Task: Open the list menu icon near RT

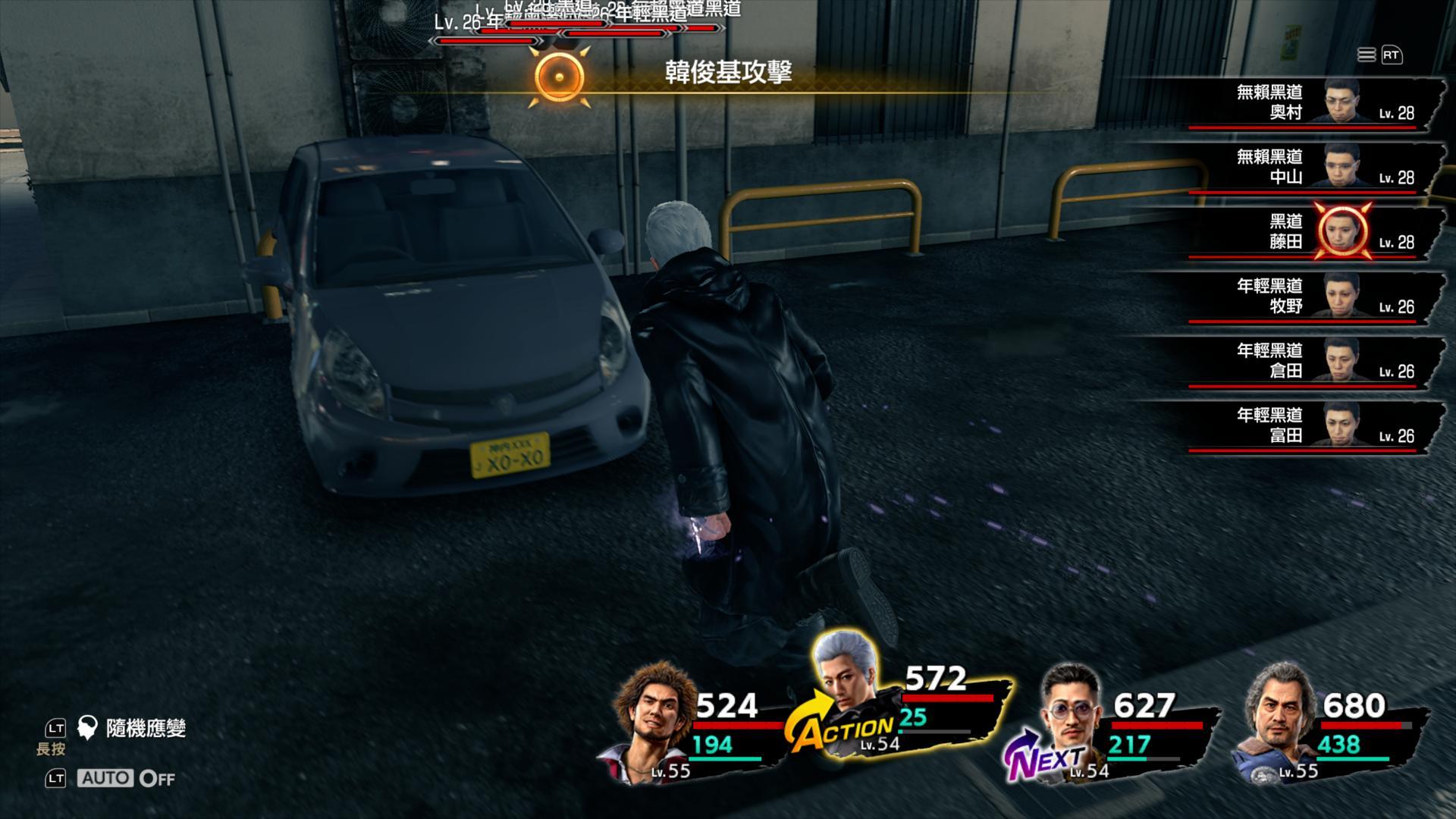Action: pos(1366,55)
